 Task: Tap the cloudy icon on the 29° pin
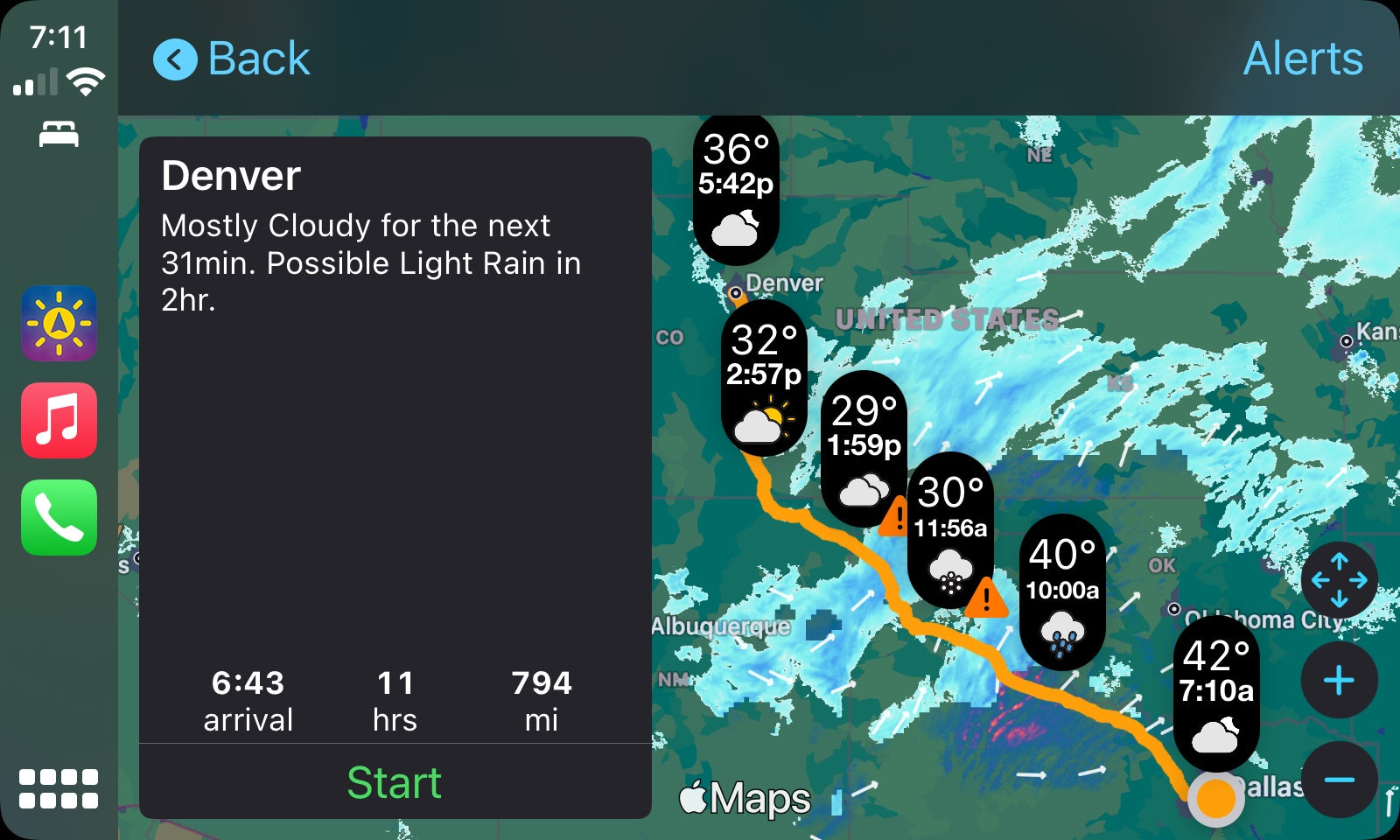(x=863, y=487)
